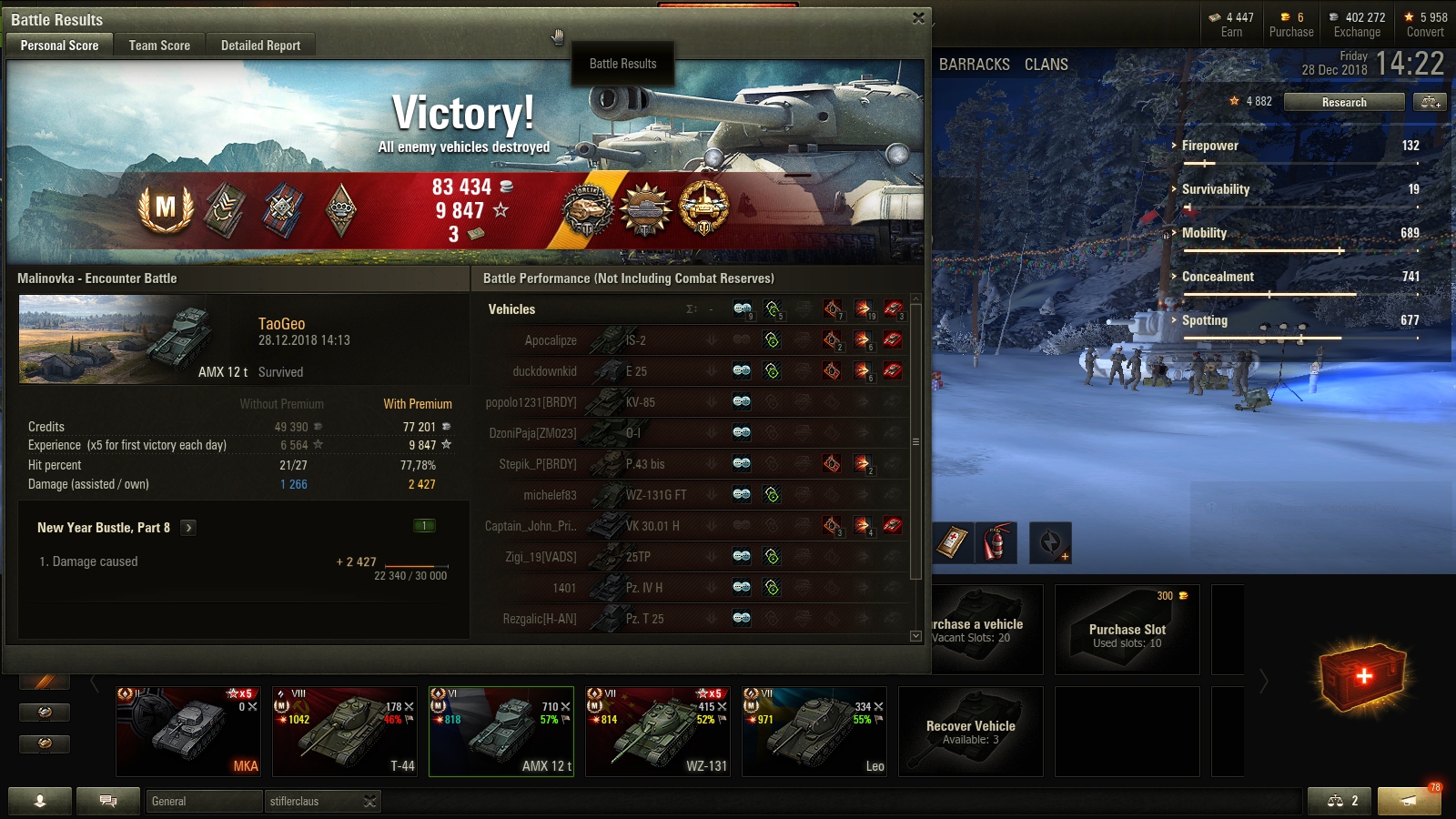Open Recover Vehicle option
Screen dimensions: 1456x819
click(970, 732)
